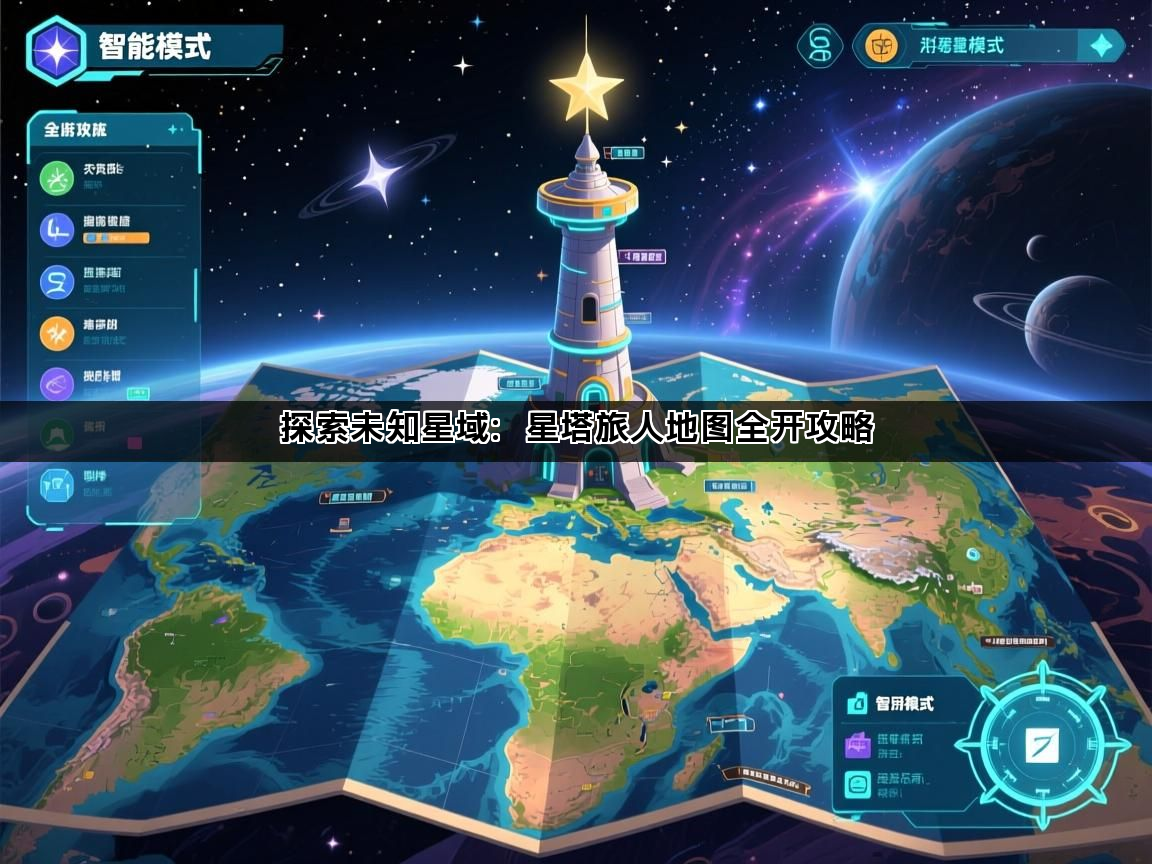Click the orange circular icon in the mode bar

(881, 46)
